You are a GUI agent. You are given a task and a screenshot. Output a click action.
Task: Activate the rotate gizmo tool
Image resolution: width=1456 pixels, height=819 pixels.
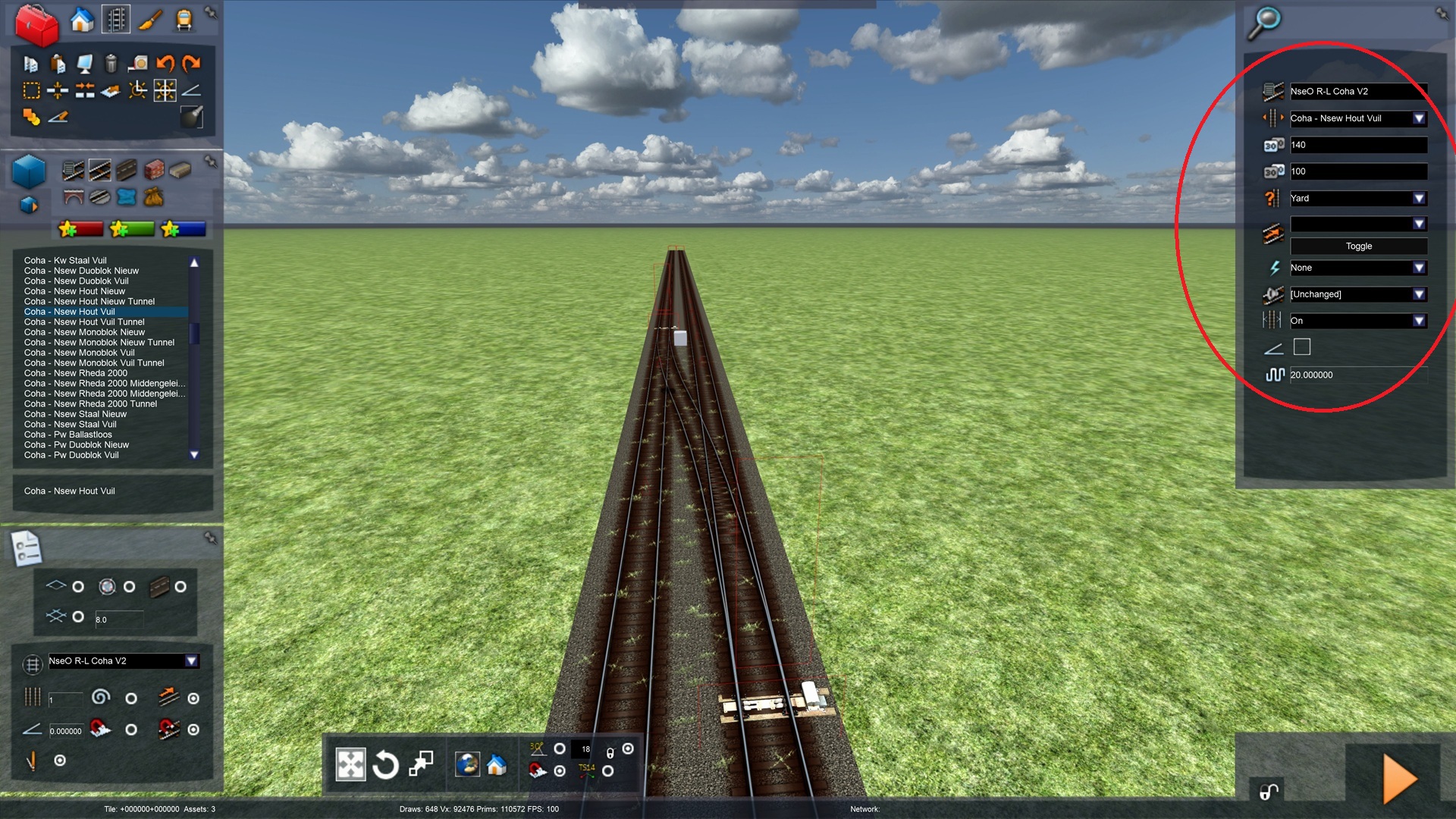(385, 764)
